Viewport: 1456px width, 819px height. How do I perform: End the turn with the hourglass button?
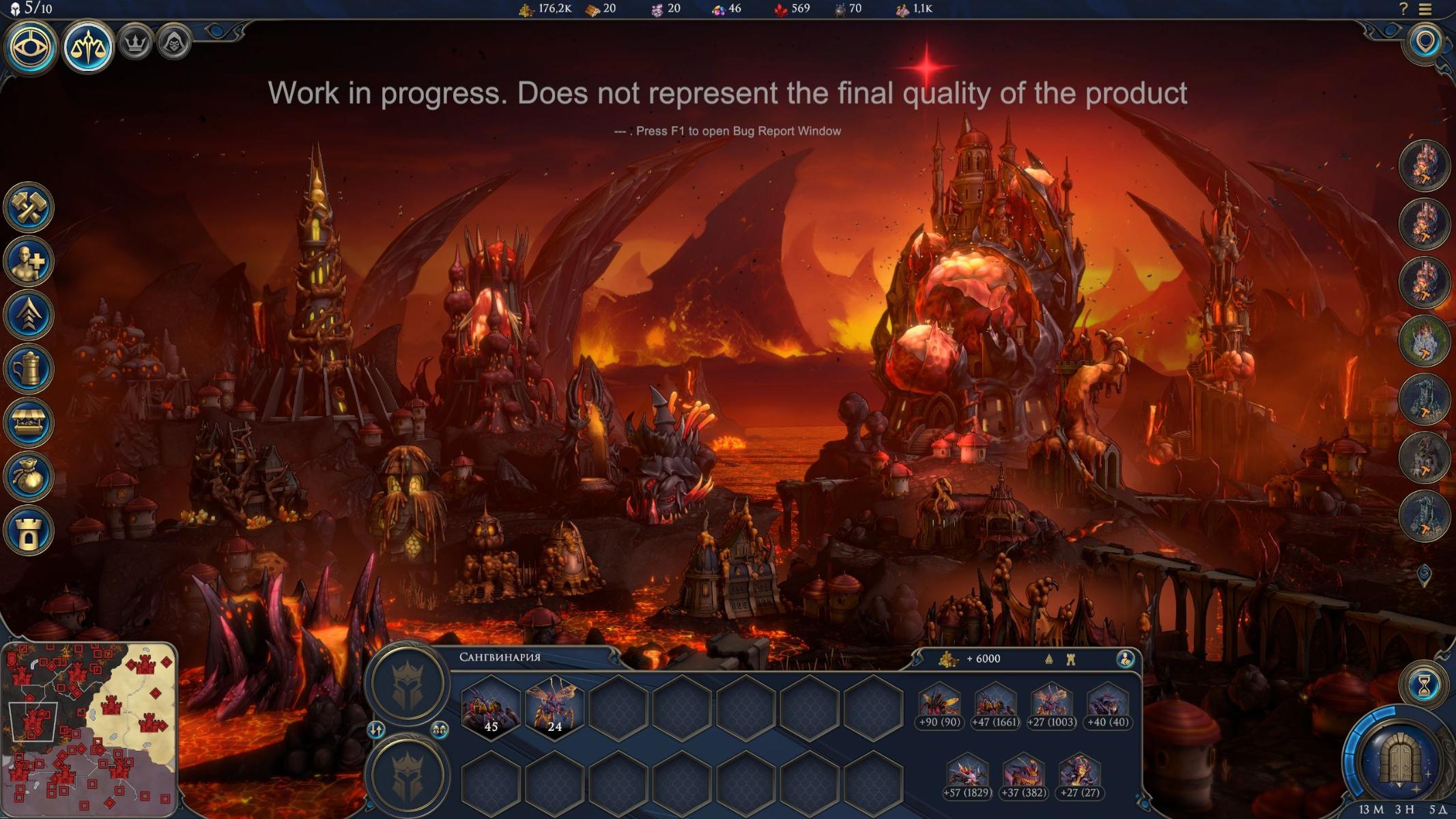[1425, 687]
